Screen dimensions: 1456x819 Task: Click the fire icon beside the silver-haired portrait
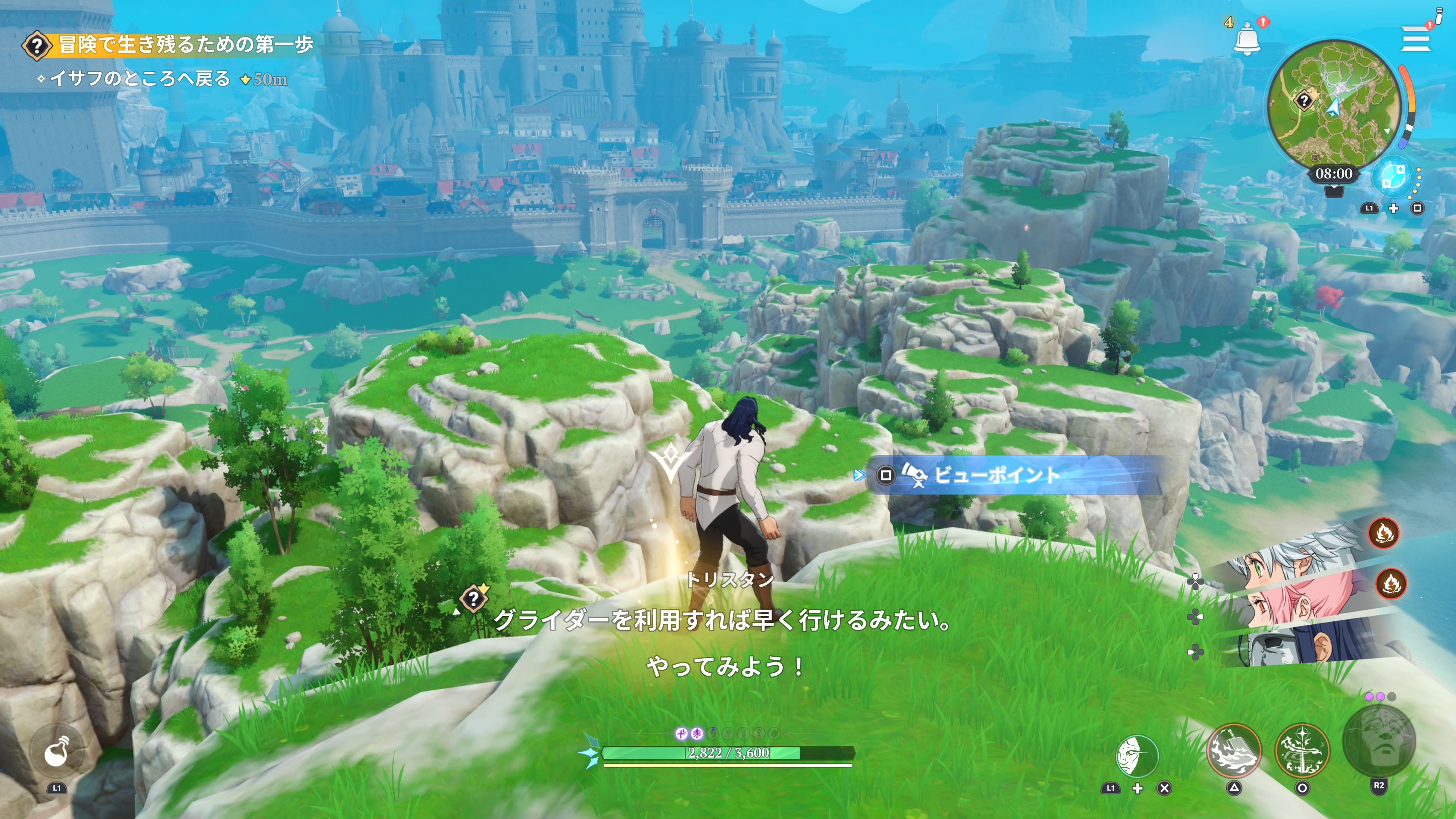point(1384,532)
